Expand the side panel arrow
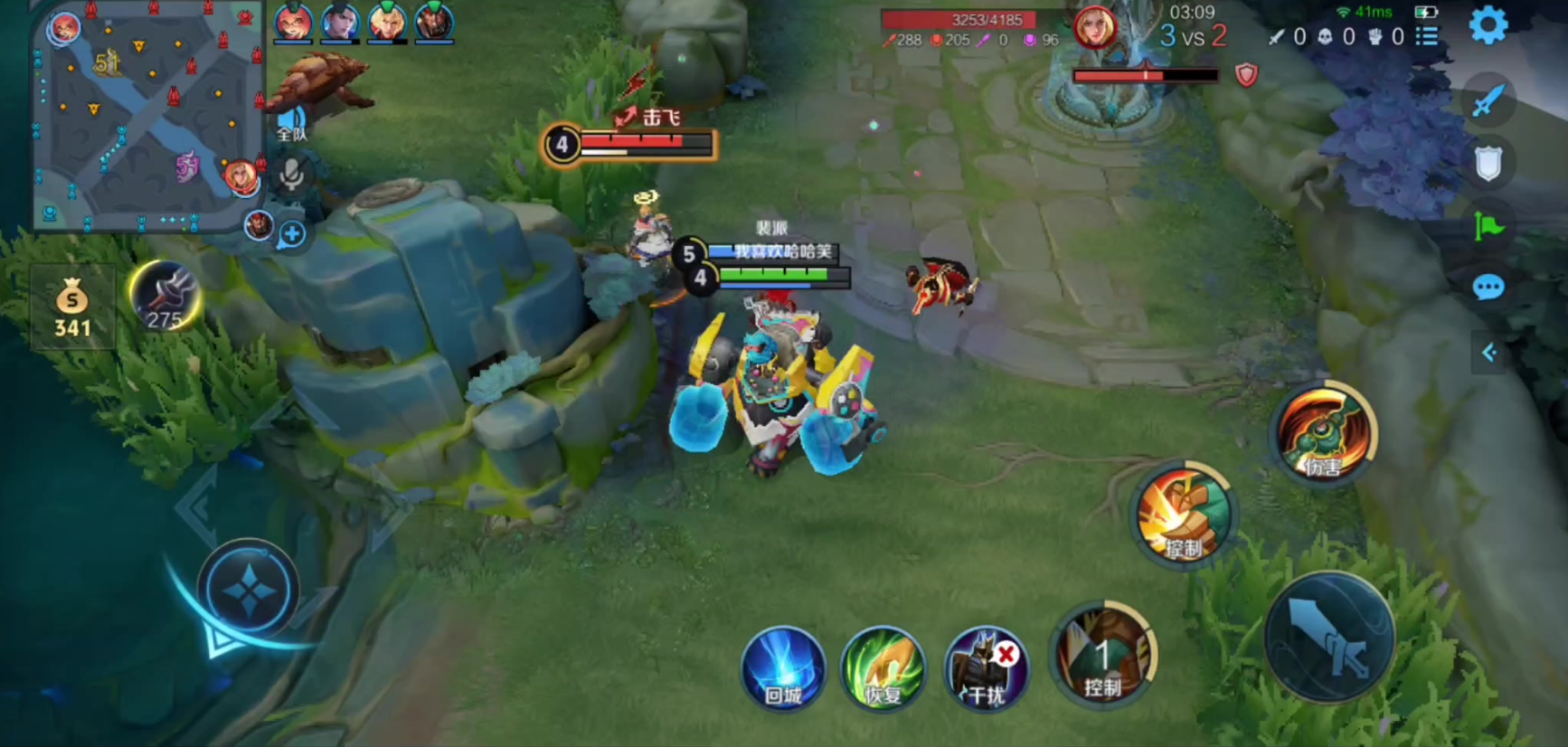 coord(1488,353)
